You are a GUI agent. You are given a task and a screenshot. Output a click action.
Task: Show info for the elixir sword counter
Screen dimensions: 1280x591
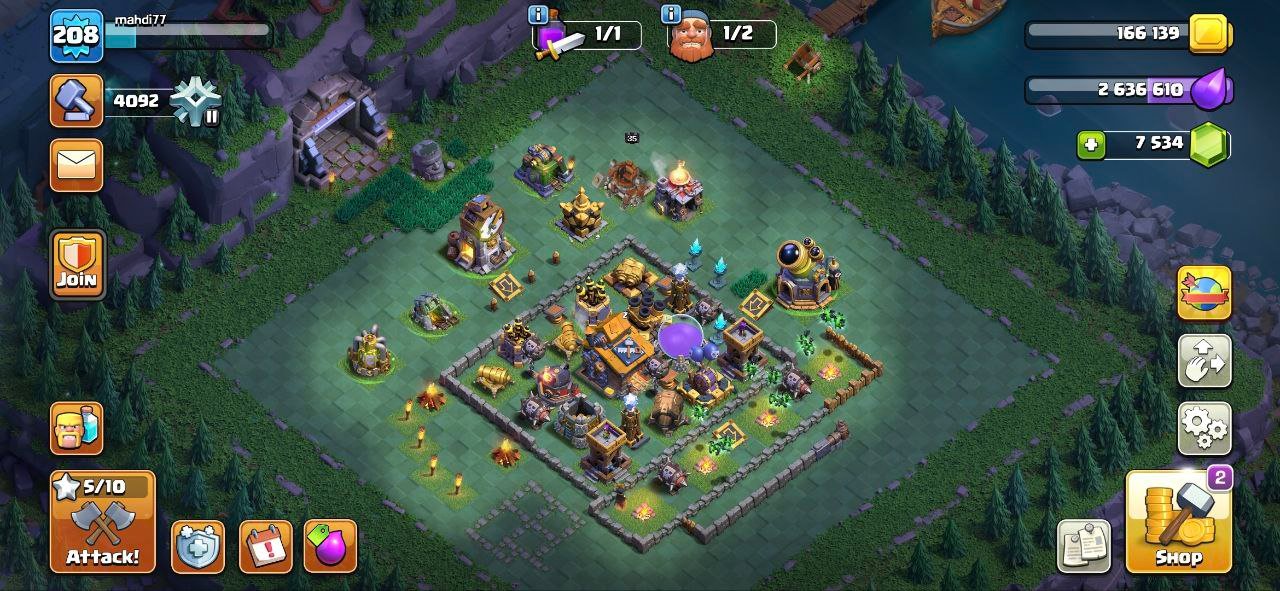540,15
